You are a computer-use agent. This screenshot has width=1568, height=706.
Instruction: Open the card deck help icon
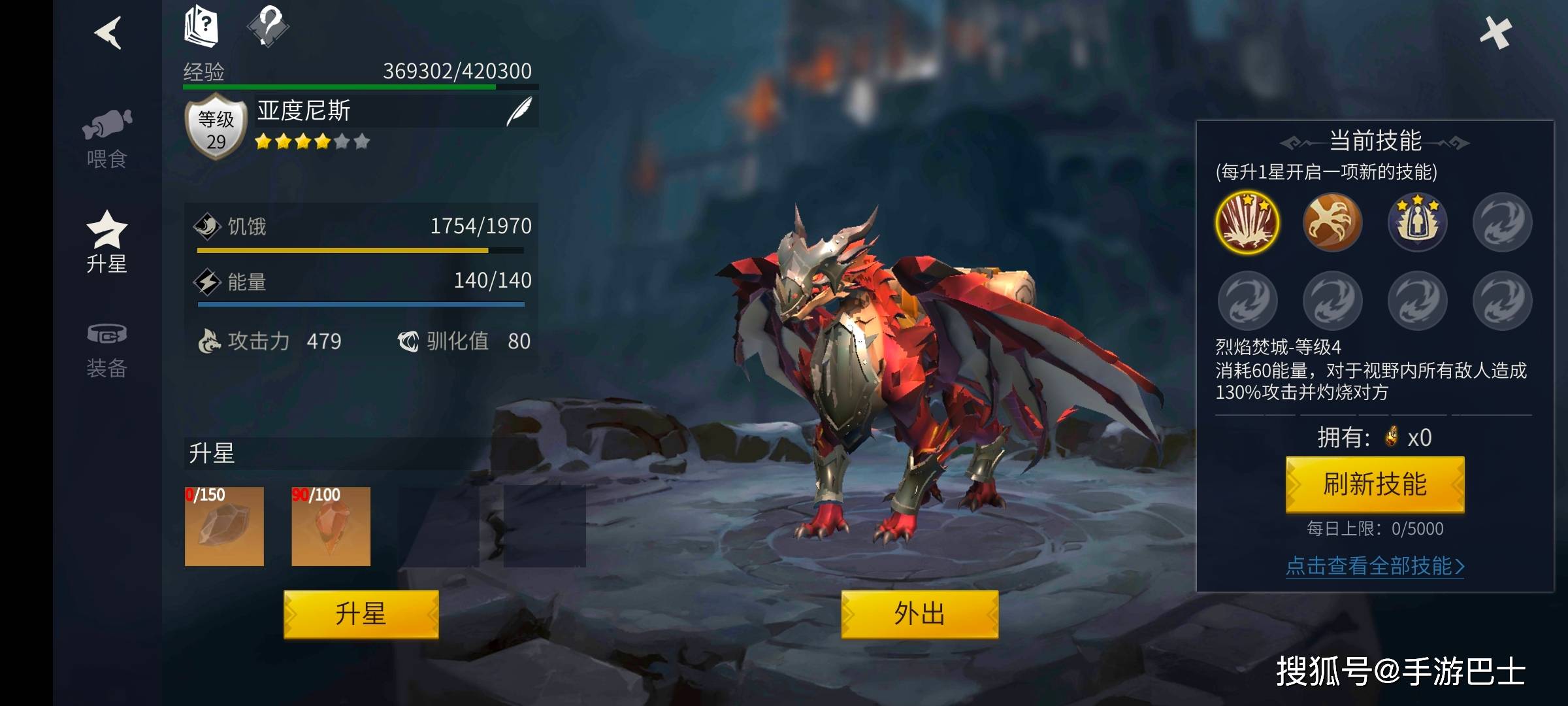pyautogui.click(x=201, y=27)
